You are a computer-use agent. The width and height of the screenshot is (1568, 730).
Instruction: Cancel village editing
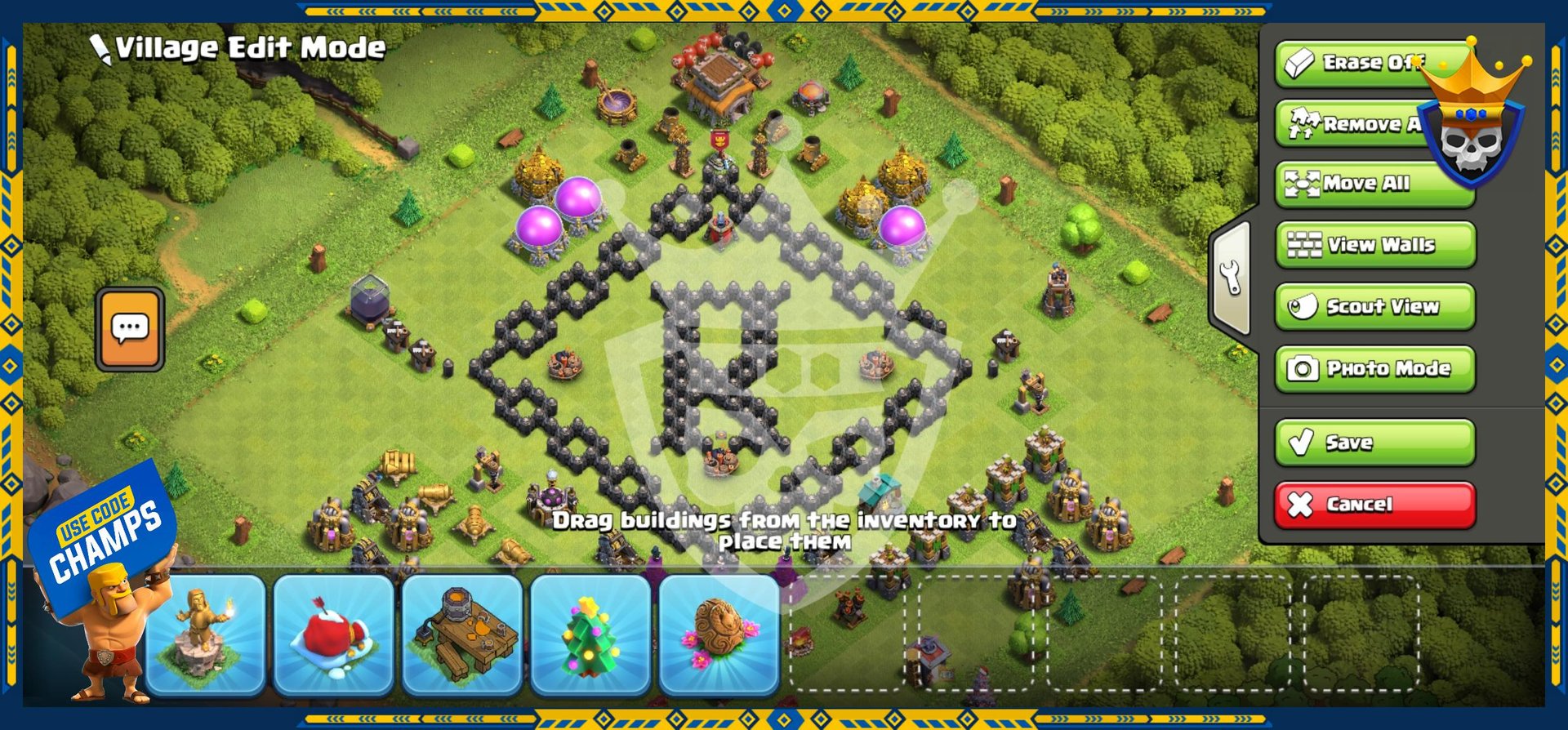(1375, 505)
